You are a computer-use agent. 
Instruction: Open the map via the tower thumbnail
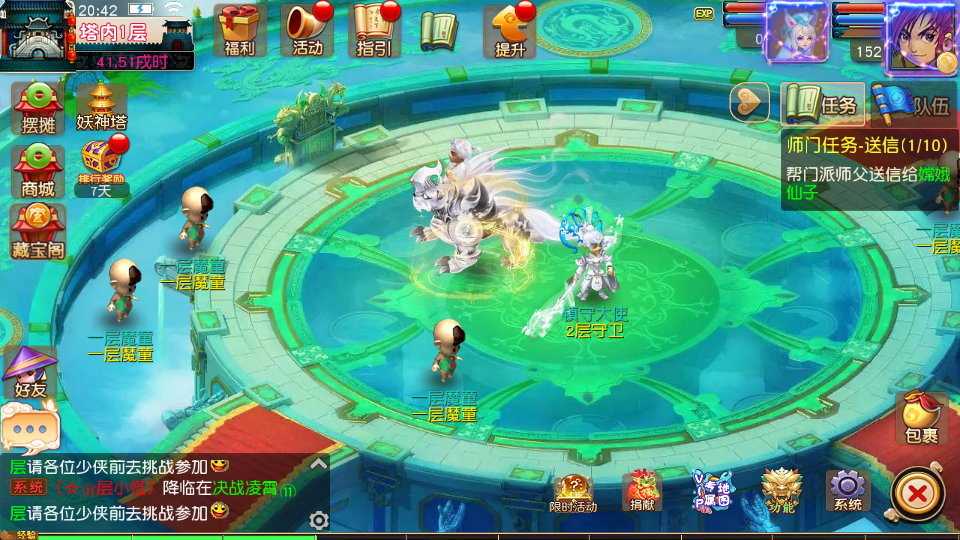36,37
